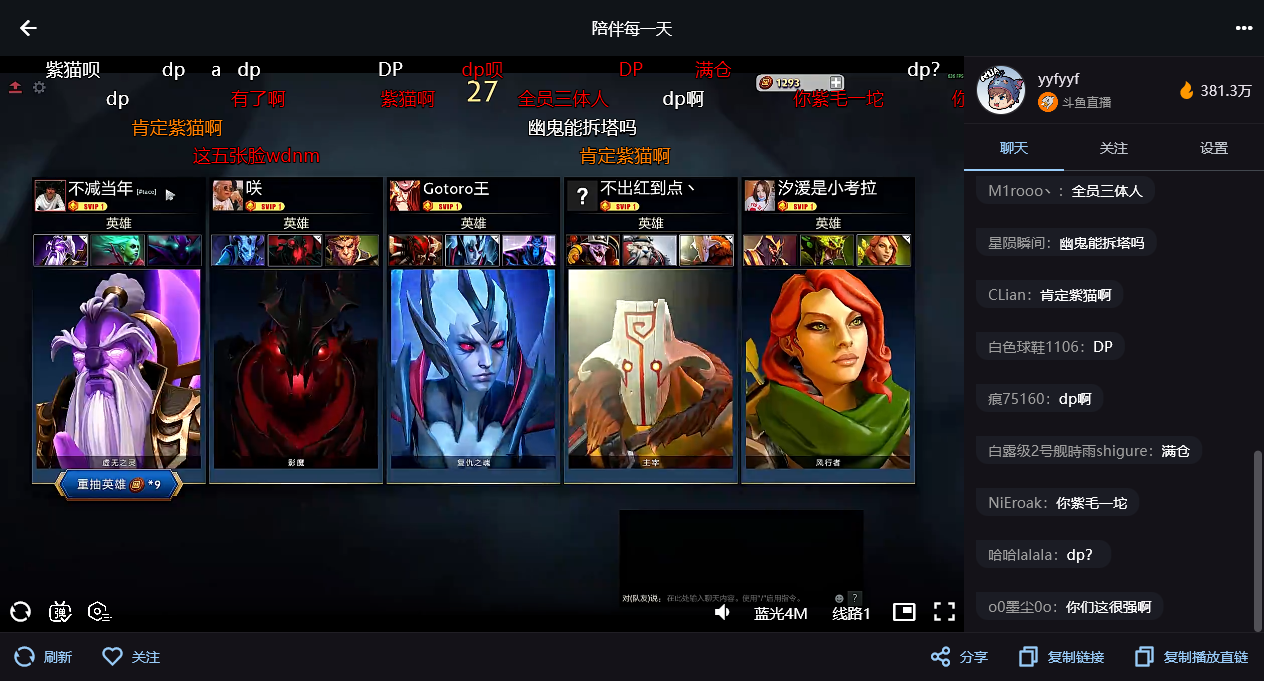This screenshot has width=1264, height=681.
Task: Click player avatar of 不减当年
Action: point(50,195)
